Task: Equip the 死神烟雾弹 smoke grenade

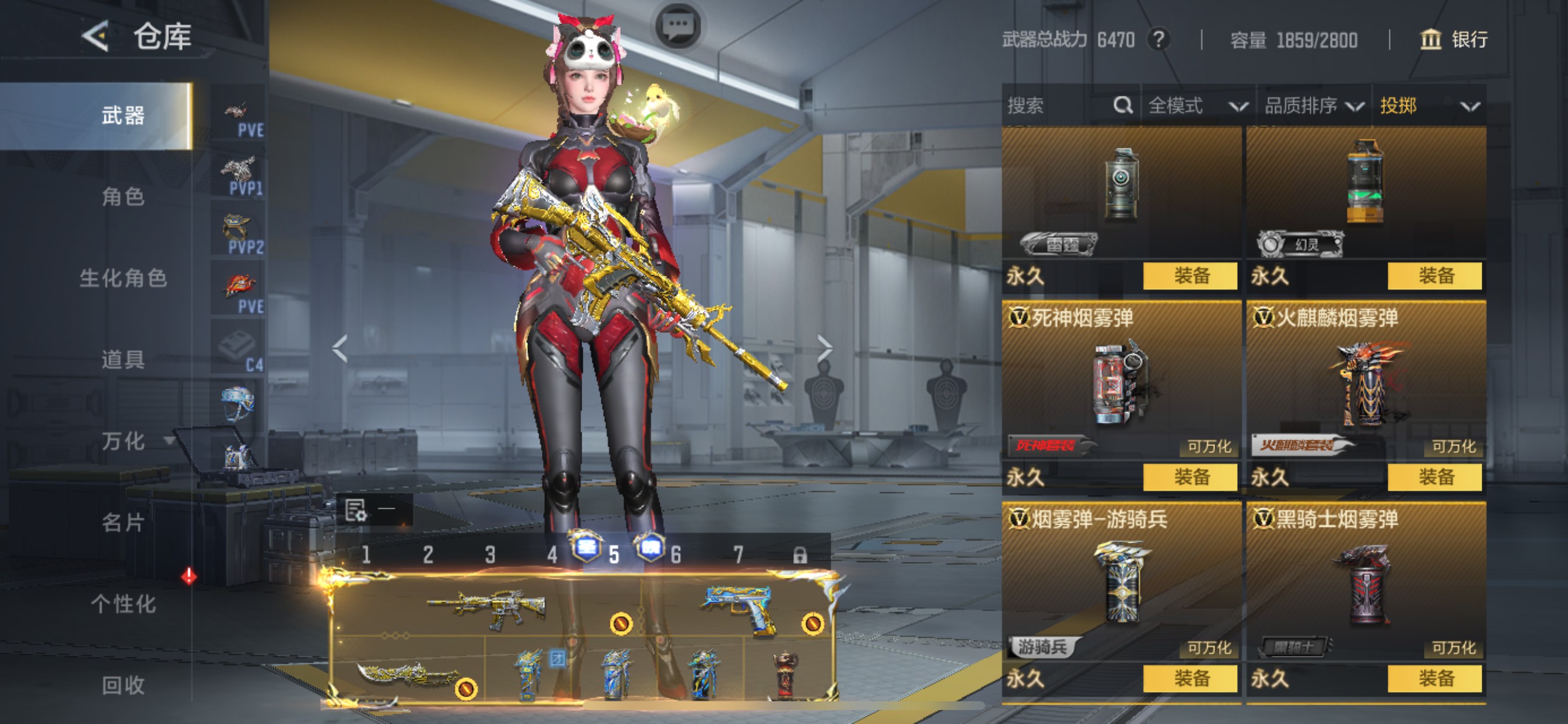Action: tap(1190, 477)
